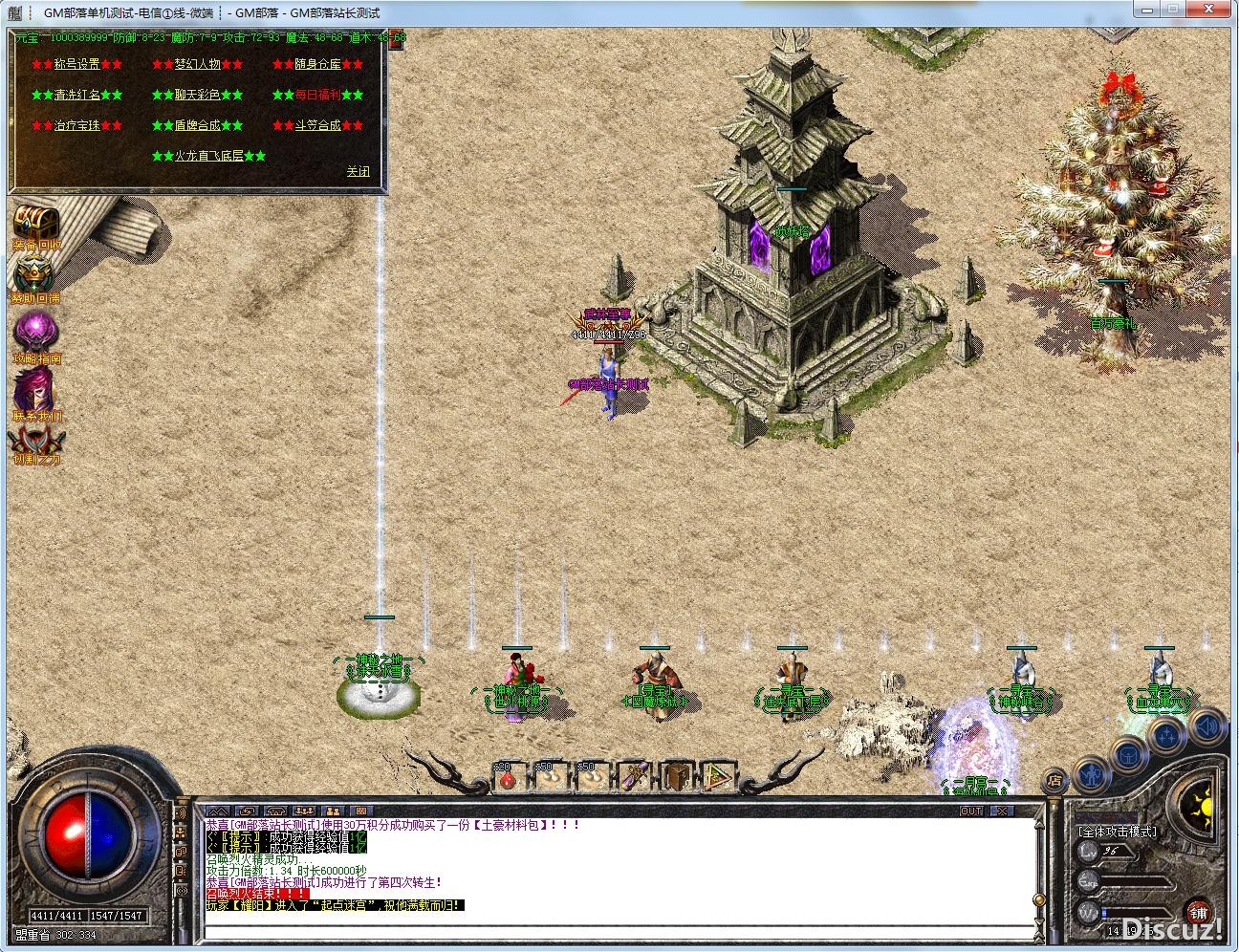Image resolution: width=1239 pixels, height=952 pixels.
Task: Select the 治疗宝珠 healing orb entry
Action: pyautogui.click(x=76, y=125)
